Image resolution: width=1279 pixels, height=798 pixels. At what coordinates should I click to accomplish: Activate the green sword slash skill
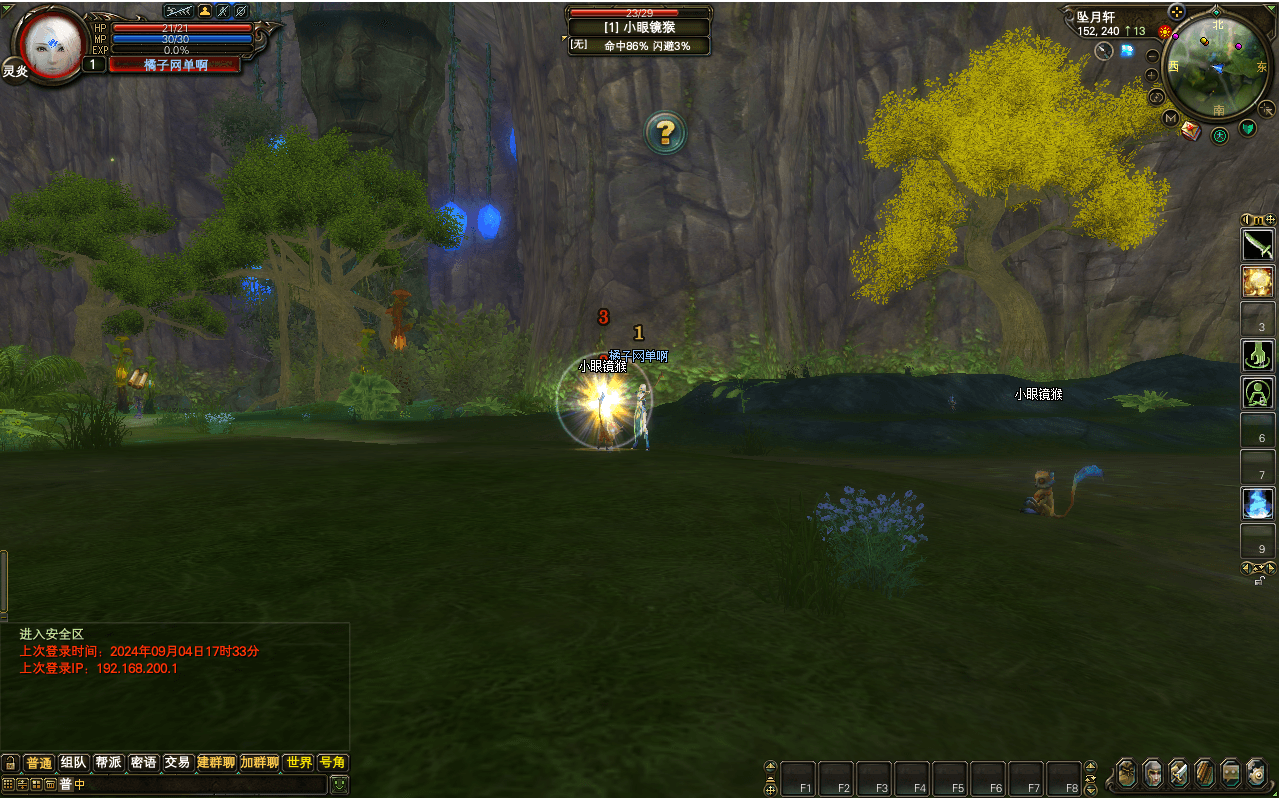[1257, 244]
